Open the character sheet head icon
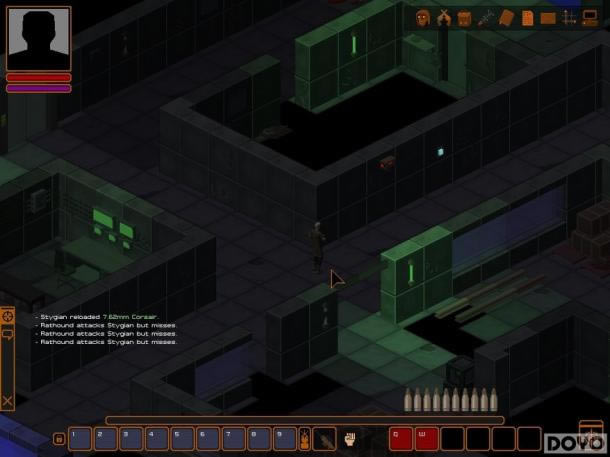 [422, 17]
